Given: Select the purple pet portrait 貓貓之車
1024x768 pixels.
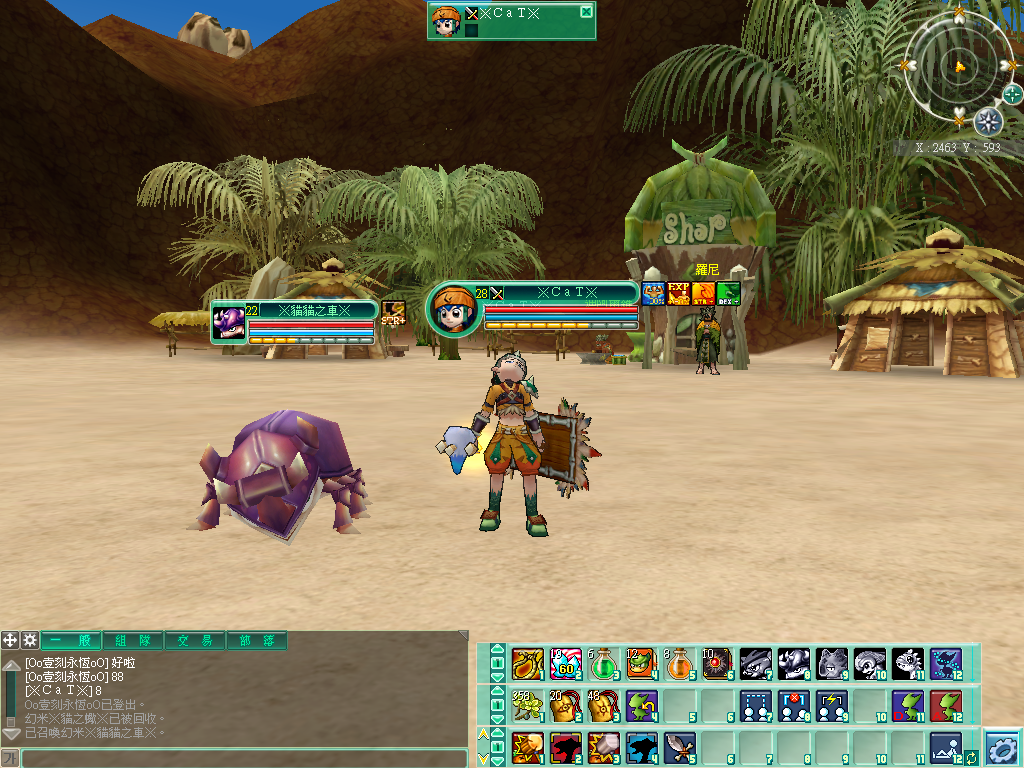Looking at the screenshot, I should pyautogui.click(x=229, y=323).
